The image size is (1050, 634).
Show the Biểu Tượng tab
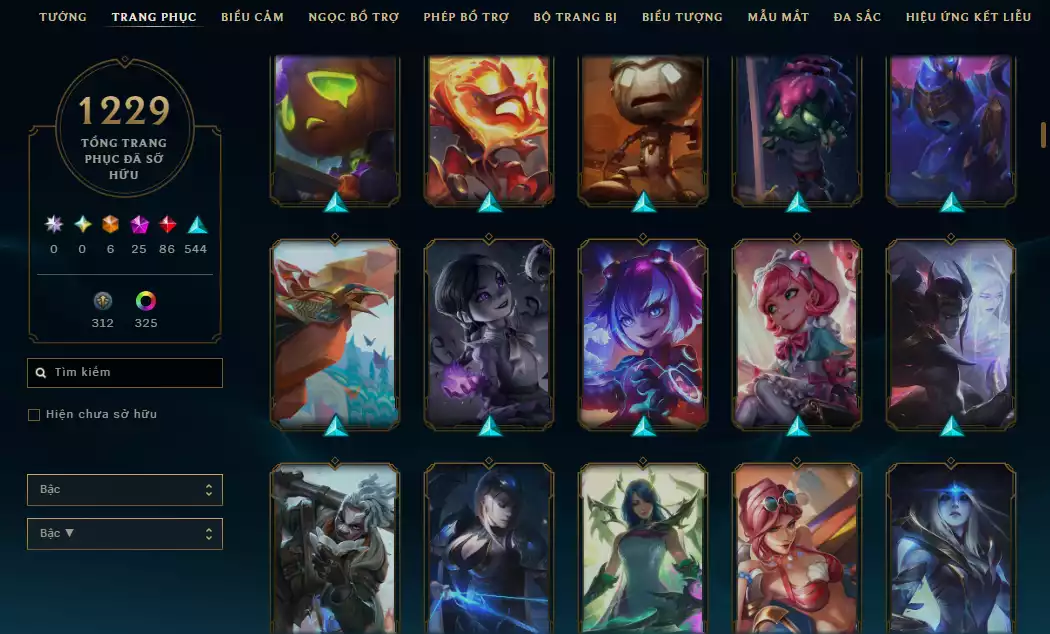pyautogui.click(x=682, y=17)
